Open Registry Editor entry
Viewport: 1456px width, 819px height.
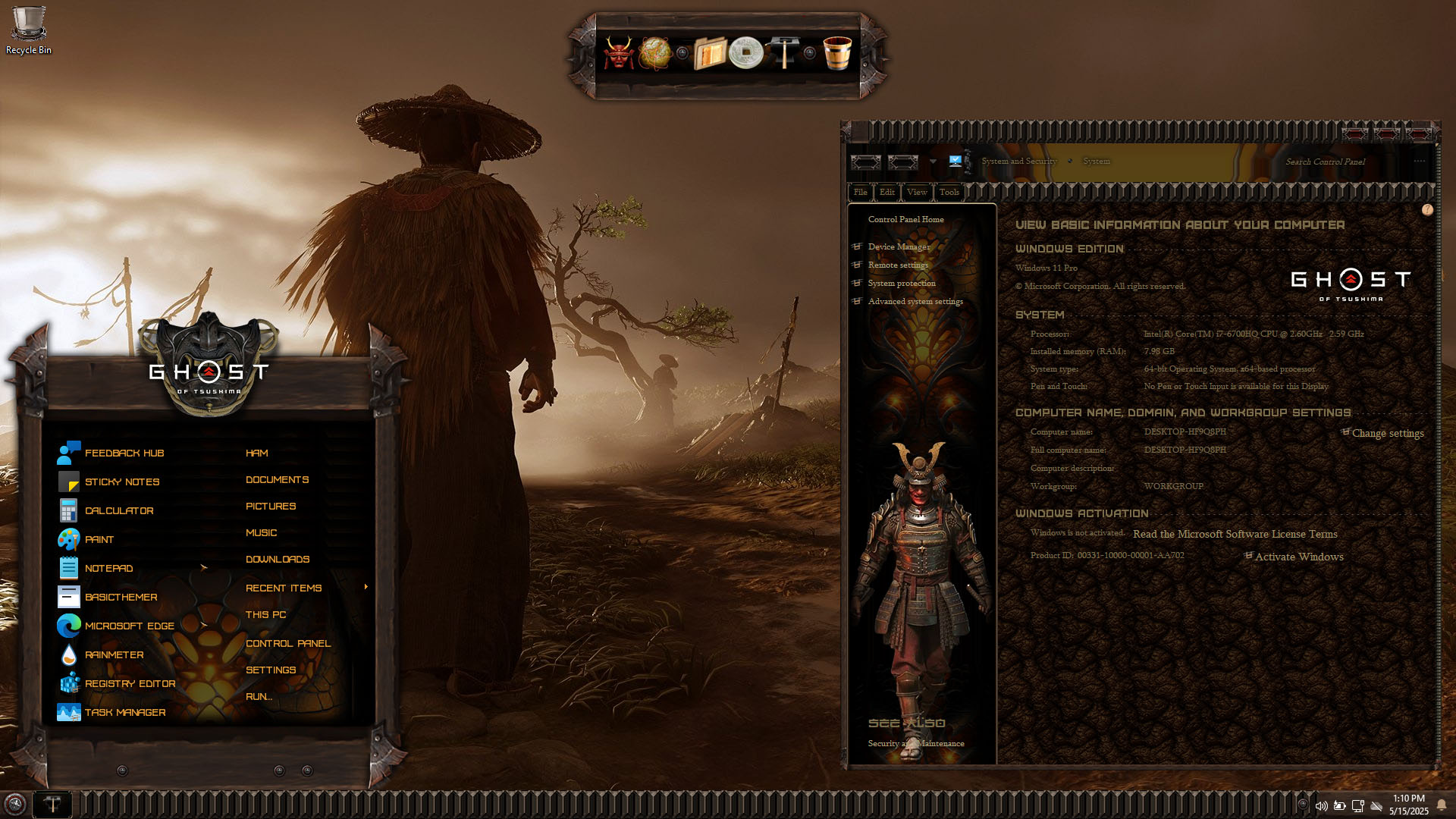pos(130,683)
